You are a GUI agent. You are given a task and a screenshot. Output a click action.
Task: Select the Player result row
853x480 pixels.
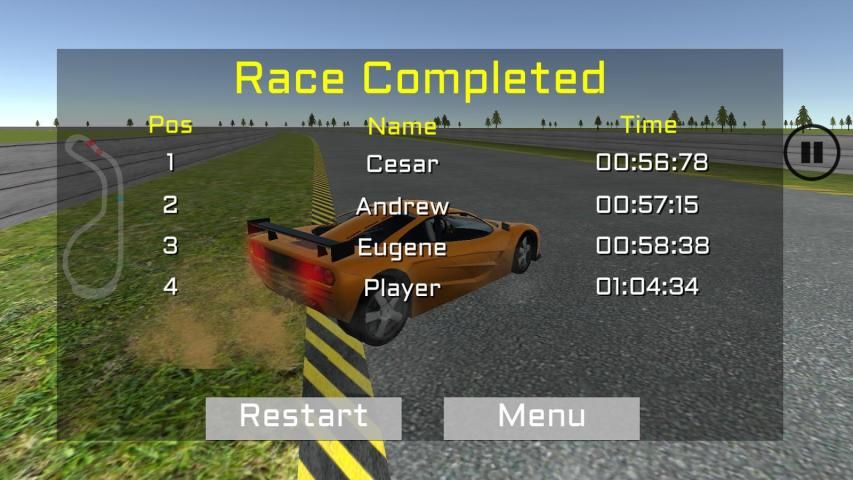click(x=402, y=288)
